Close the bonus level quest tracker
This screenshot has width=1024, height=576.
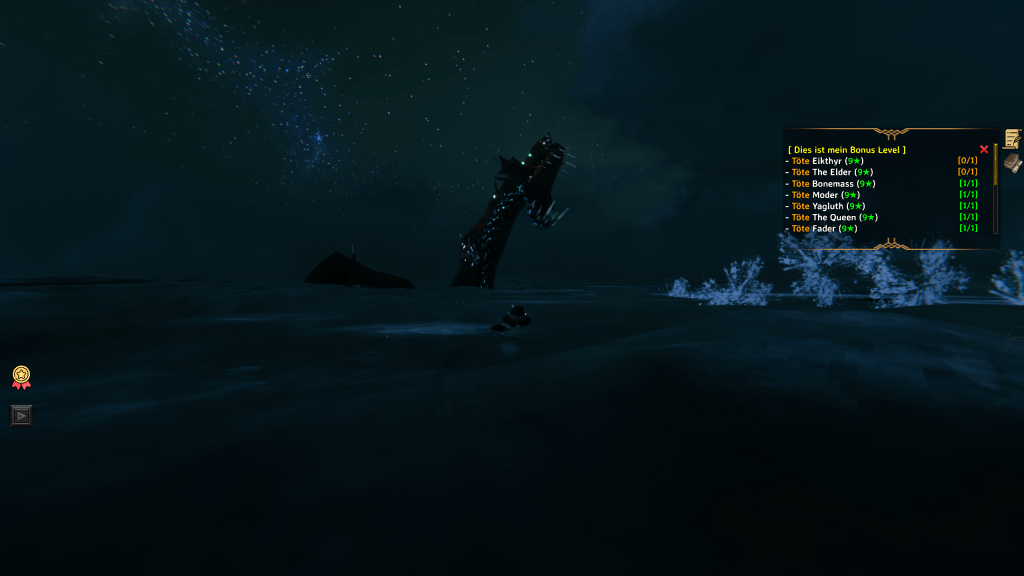pos(984,149)
